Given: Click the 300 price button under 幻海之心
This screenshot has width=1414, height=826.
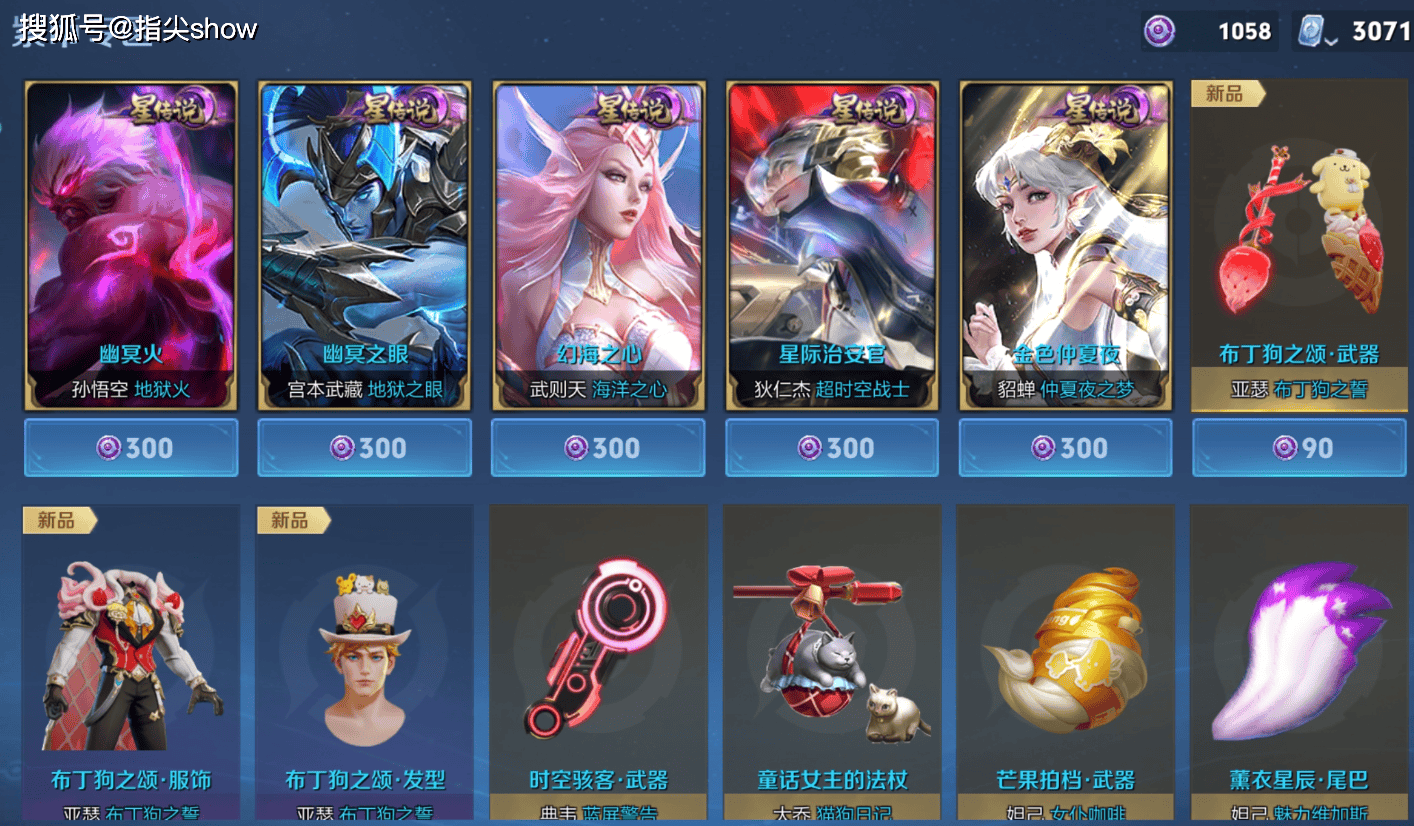Looking at the screenshot, I should pyautogui.click(x=597, y=448).
